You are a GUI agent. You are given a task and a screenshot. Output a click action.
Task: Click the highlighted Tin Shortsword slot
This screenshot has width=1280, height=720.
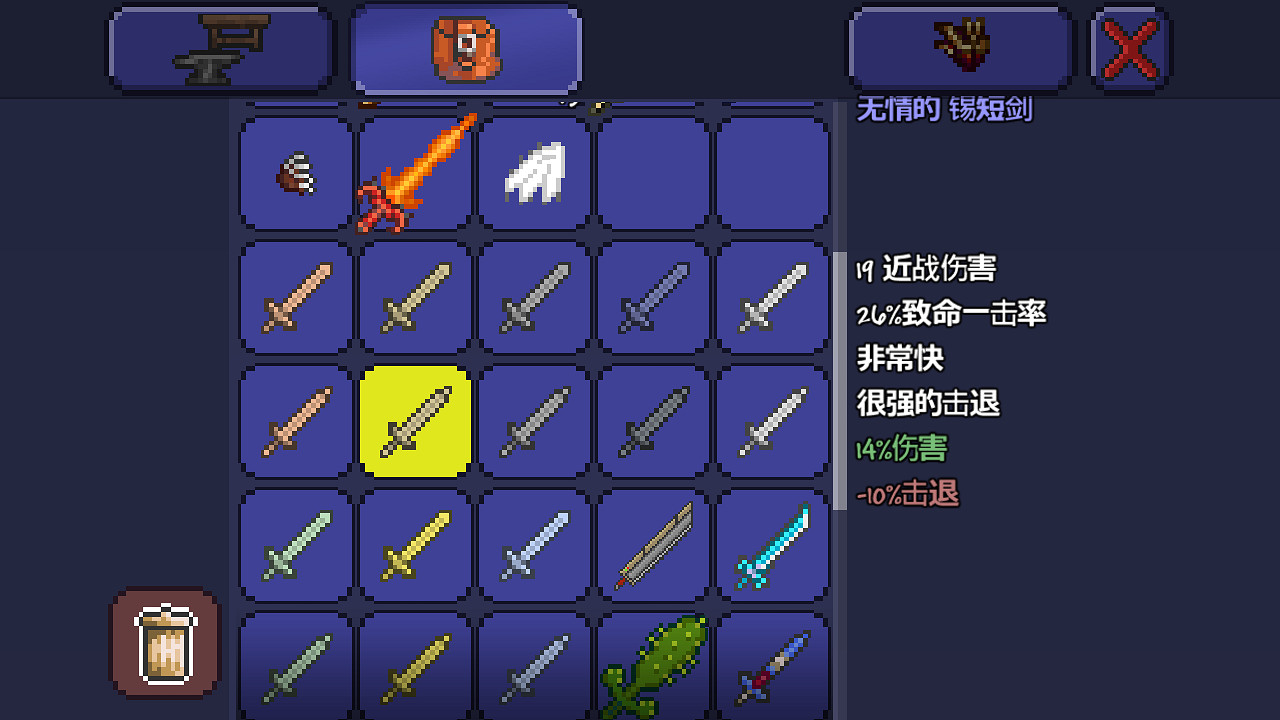pyautogui.click(x=413, y=420)
